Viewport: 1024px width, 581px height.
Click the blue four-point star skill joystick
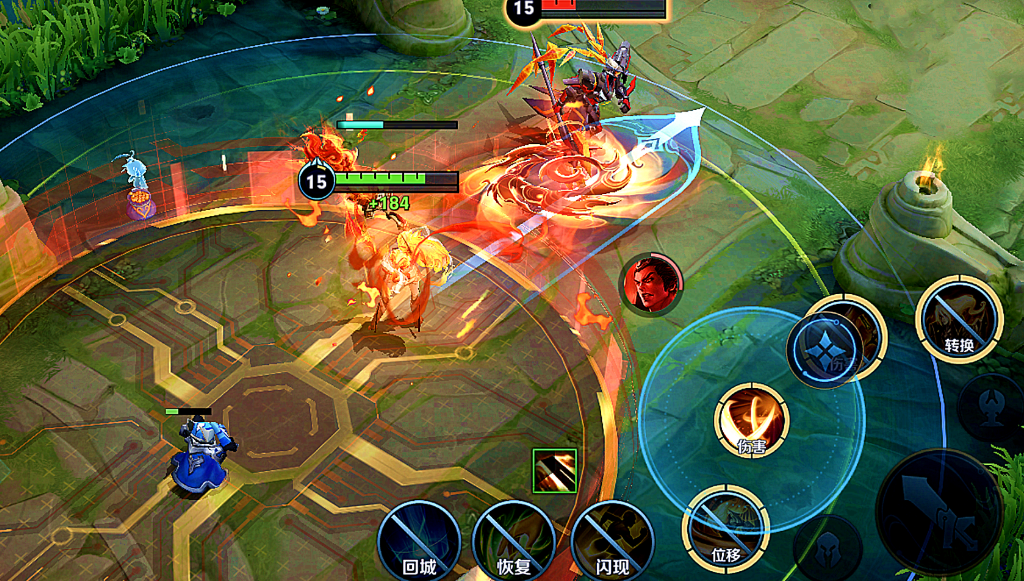point(824,350)
